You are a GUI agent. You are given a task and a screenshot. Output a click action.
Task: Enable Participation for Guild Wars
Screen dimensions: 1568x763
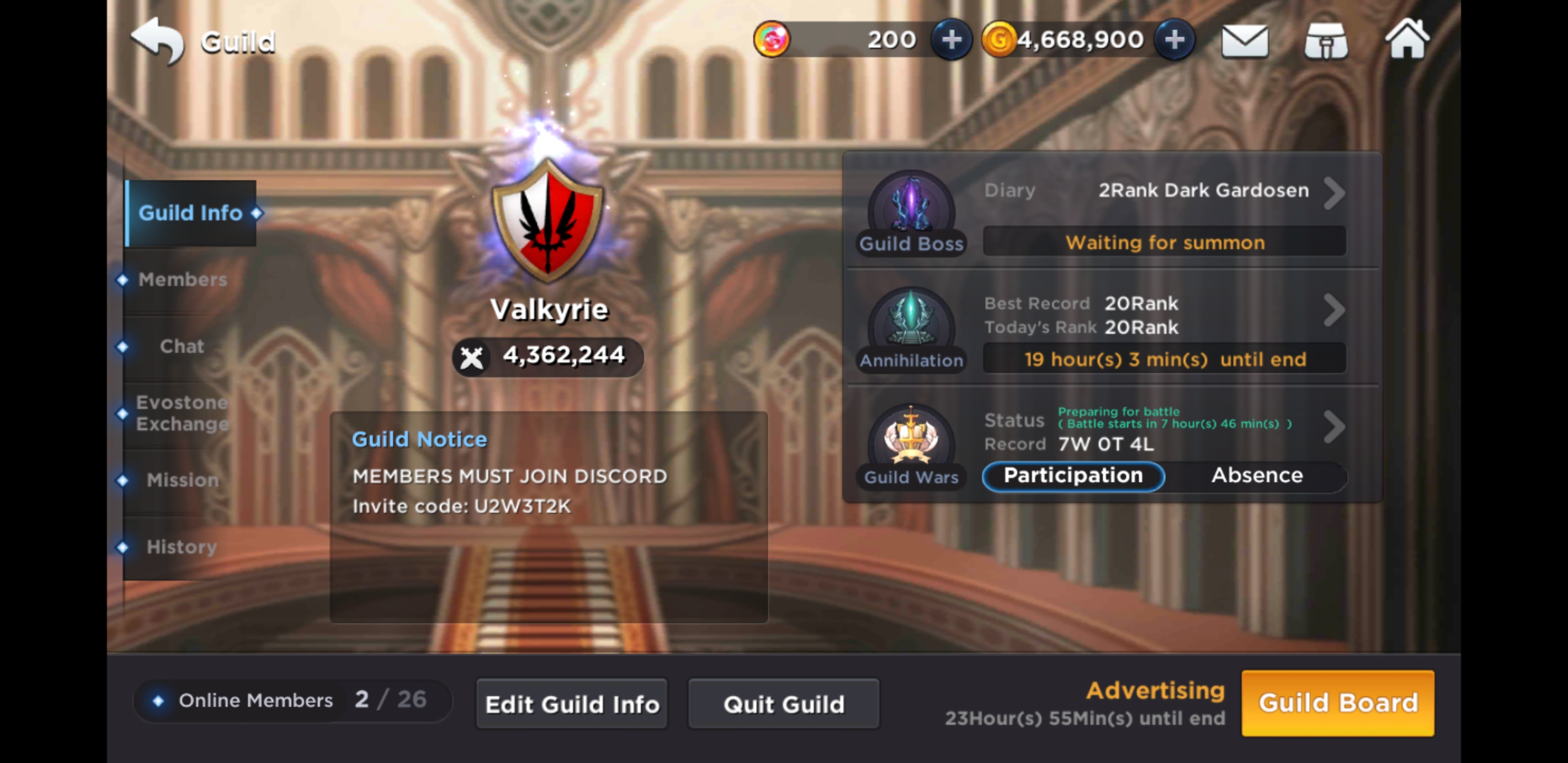[x=1073, y=476]
